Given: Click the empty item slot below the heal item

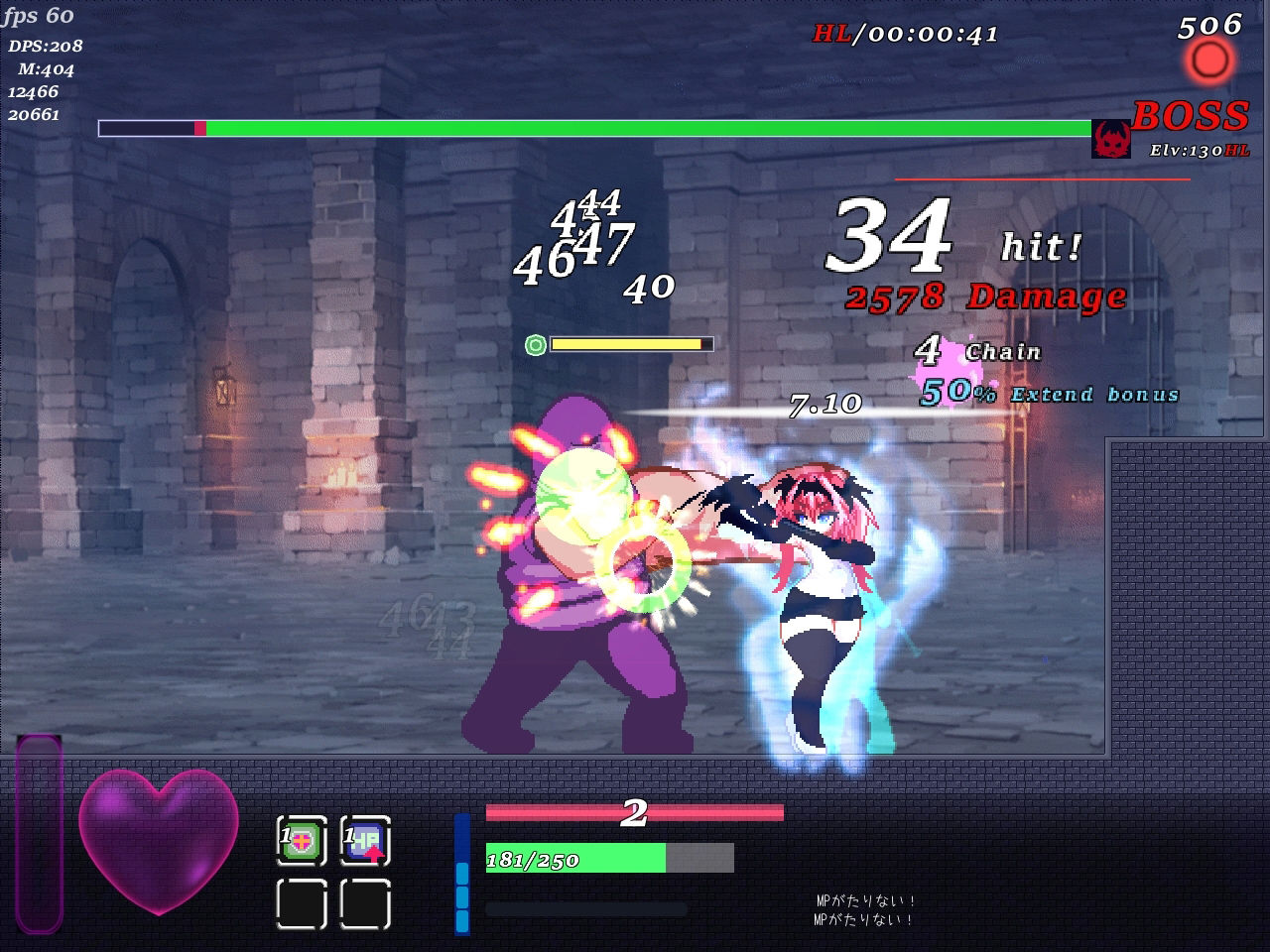Looking at the screenshot, I should (x=303, y=902).
